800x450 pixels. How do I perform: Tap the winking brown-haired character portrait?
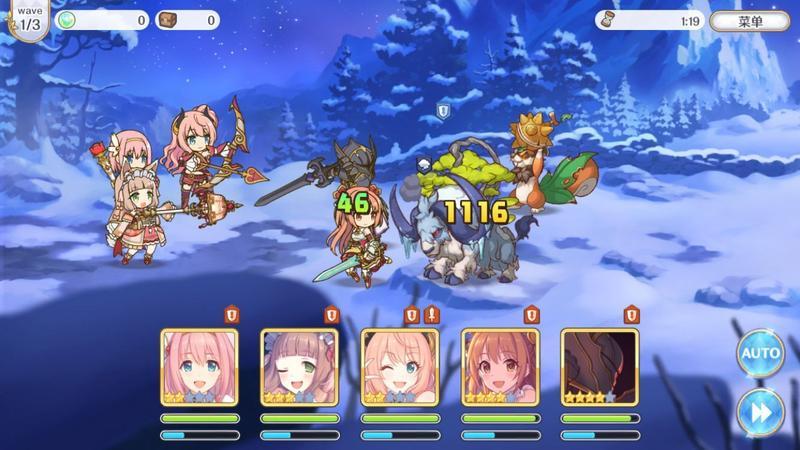pyautogui.click(x=299, y=366)
